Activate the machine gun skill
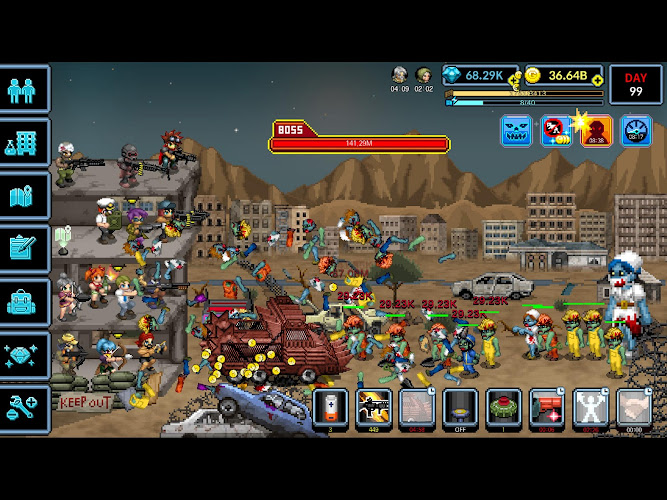The height and width of the screenshot is (500, 667). (x=374, y=407)
